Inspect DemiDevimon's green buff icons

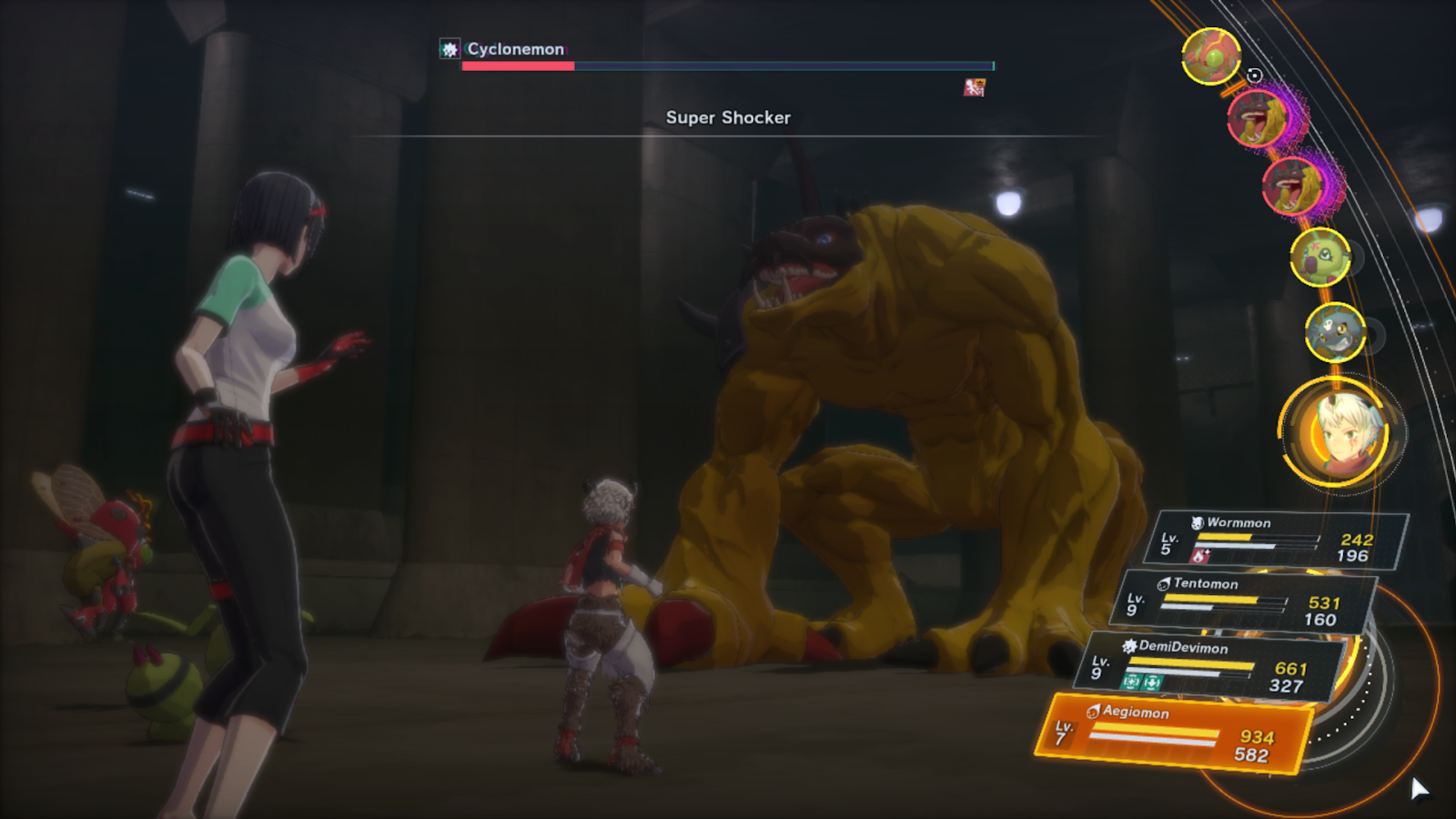1141,682
